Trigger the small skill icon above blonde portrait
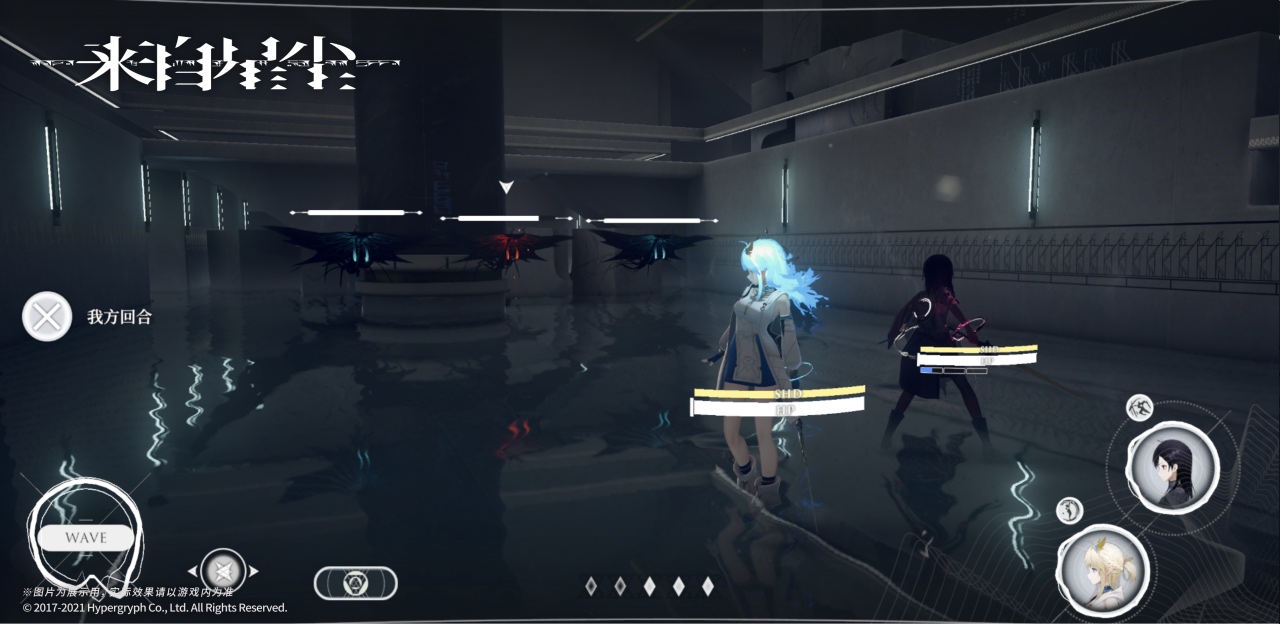1280x624 pixels. [1069, 510]
